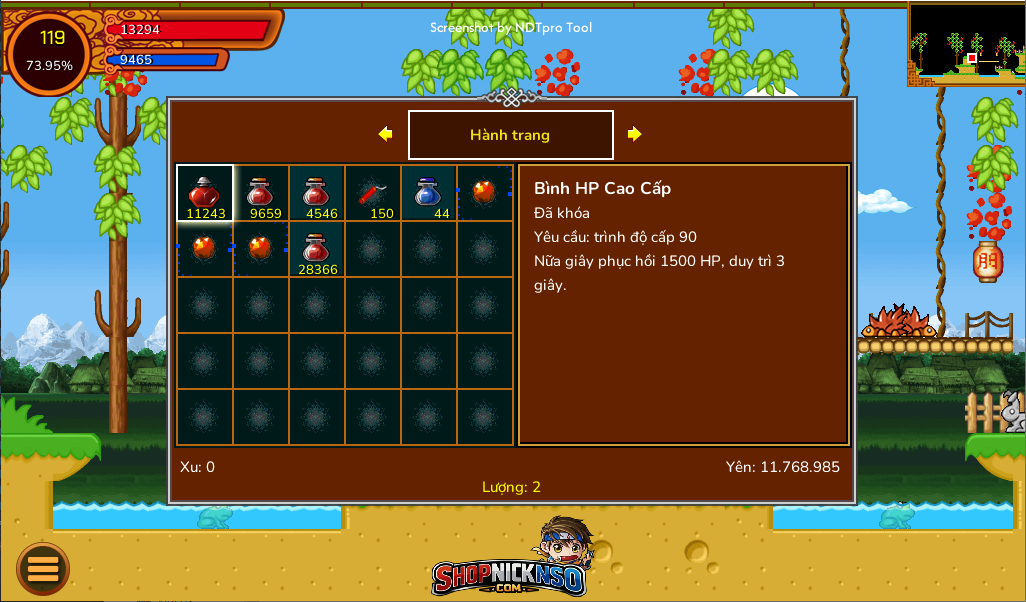Select the red potion stack of 9659
This screenshot has width=1026, height=602.
(261, 193)
